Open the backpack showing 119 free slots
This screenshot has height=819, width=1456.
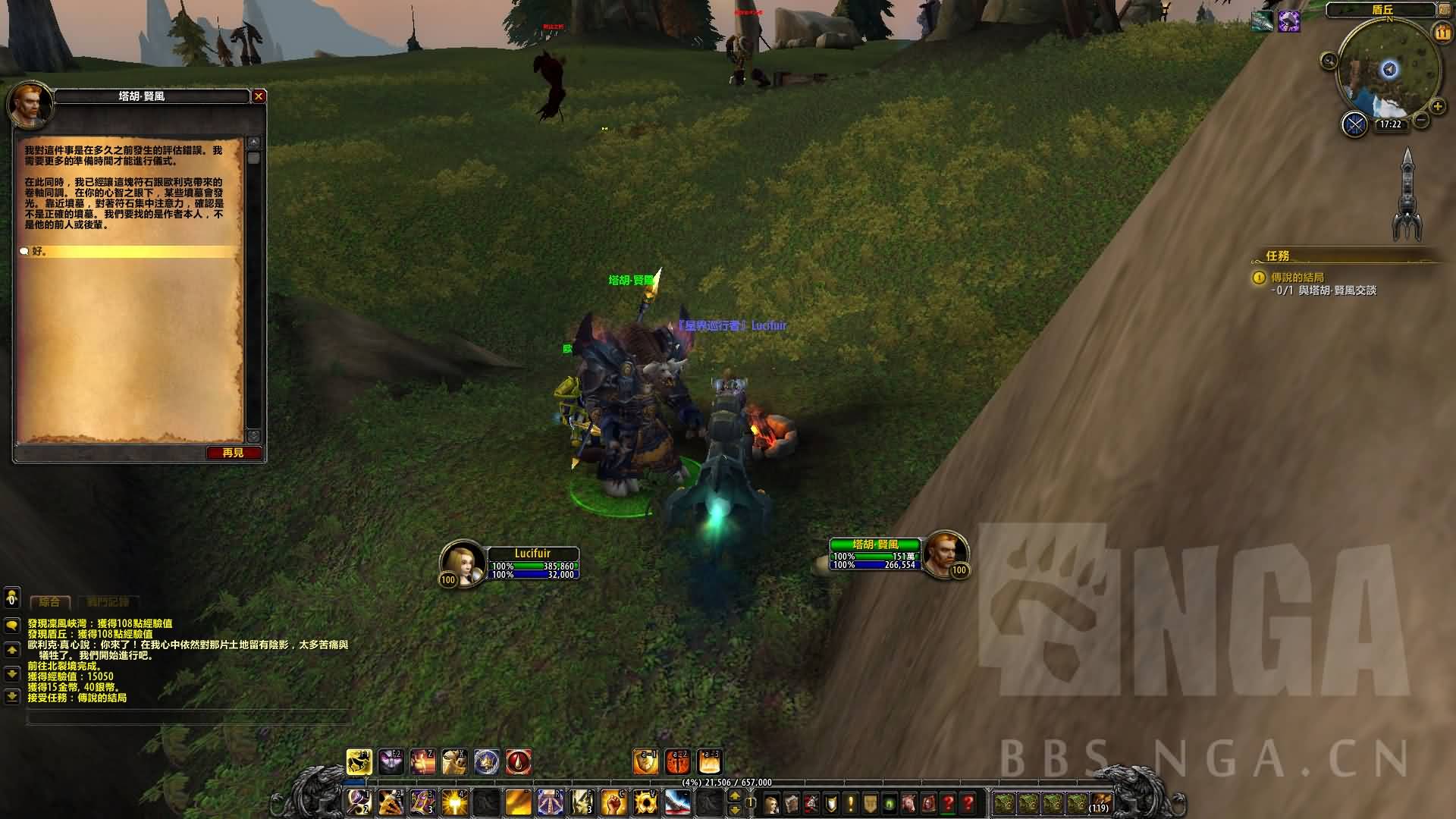(1100, 802)
